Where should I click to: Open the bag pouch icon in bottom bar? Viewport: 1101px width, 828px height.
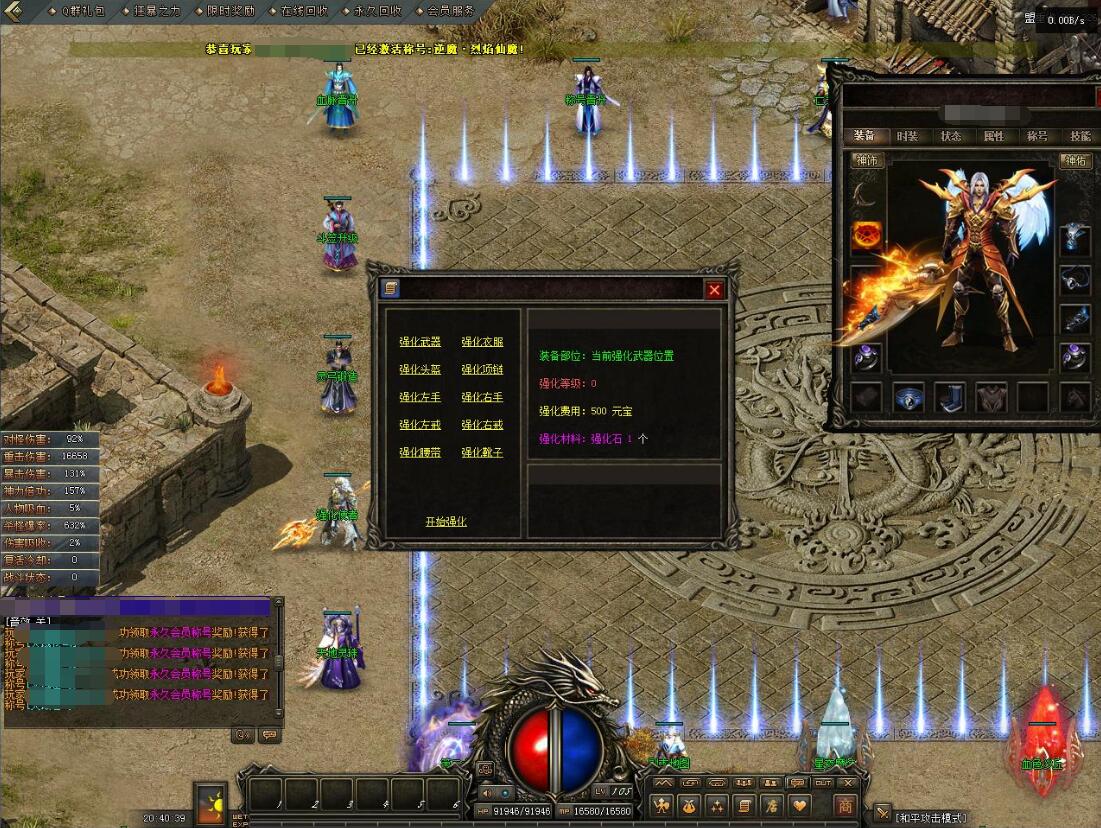tap(689, 805)
